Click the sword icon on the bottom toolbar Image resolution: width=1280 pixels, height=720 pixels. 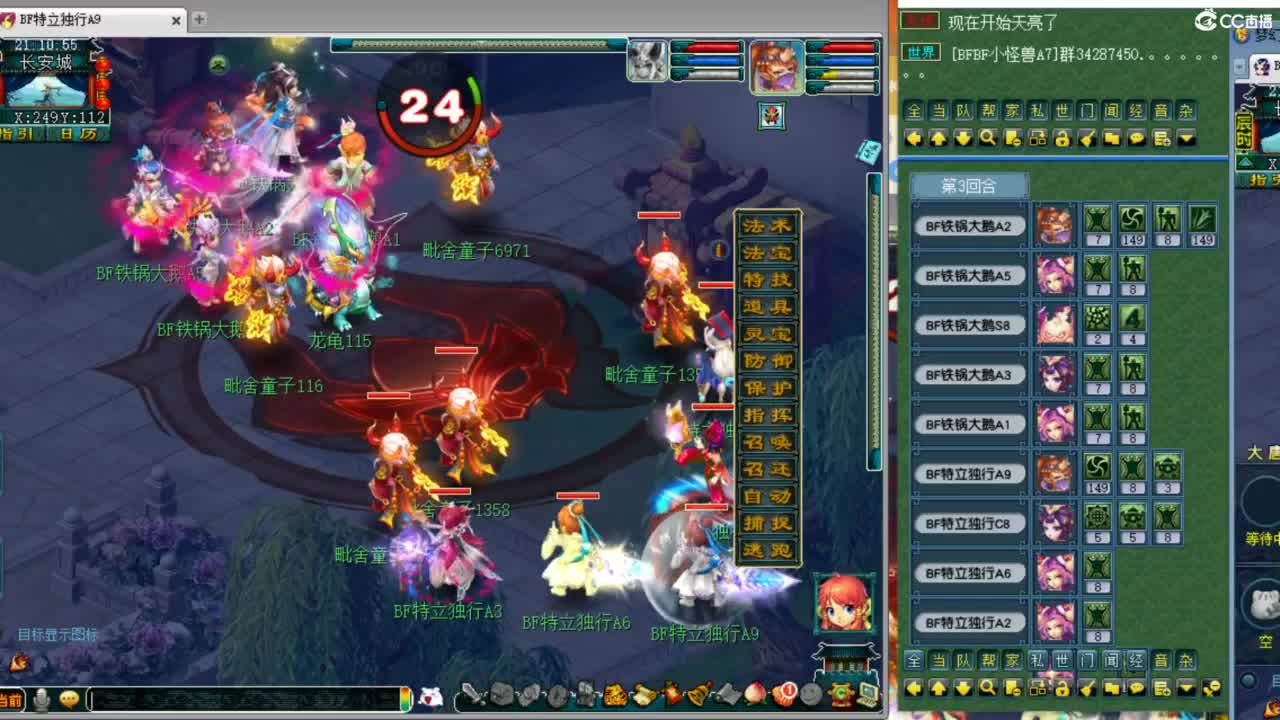click(x=471, y=696)
